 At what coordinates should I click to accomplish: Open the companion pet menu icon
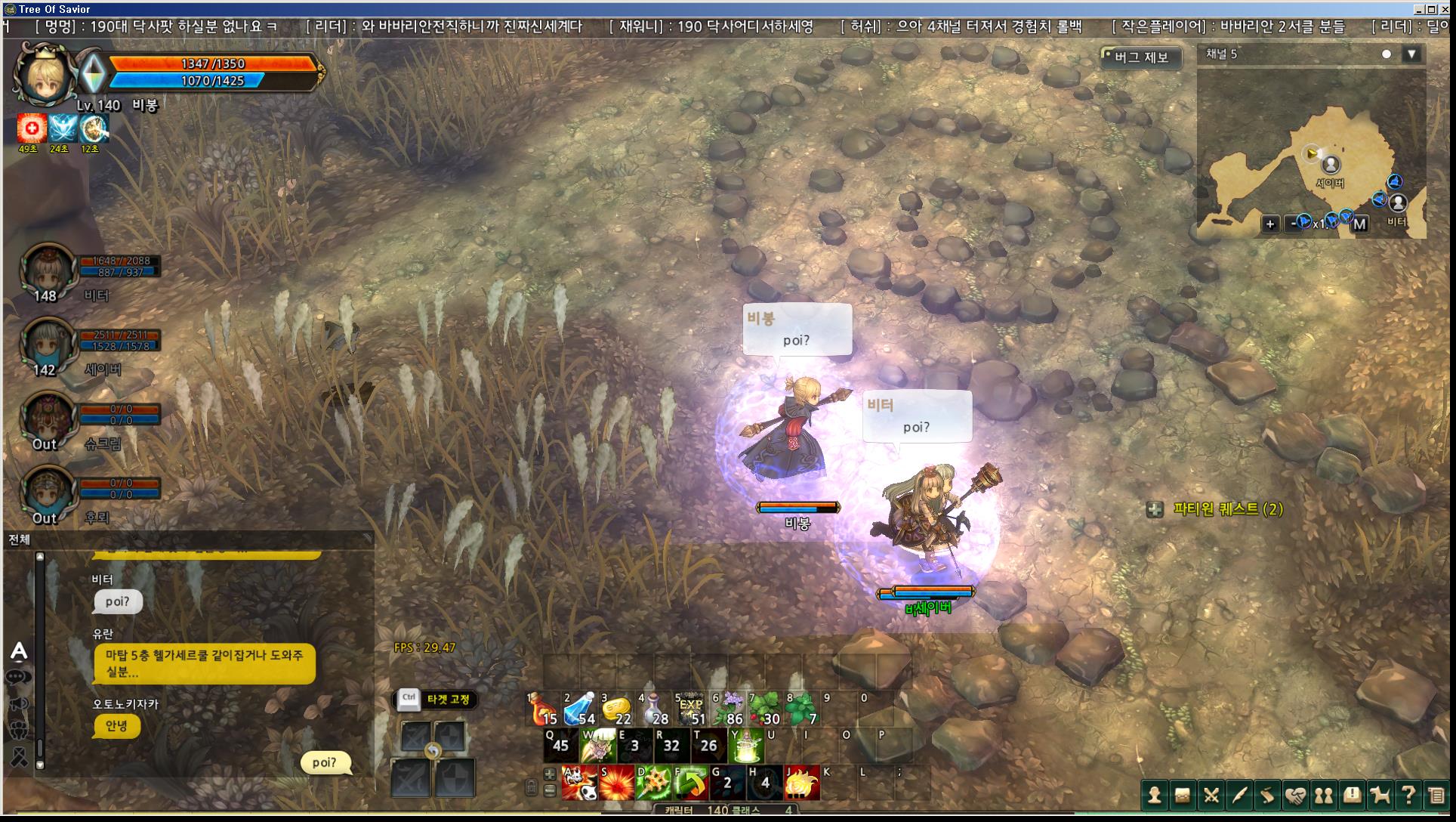(x=1380, y=795)
